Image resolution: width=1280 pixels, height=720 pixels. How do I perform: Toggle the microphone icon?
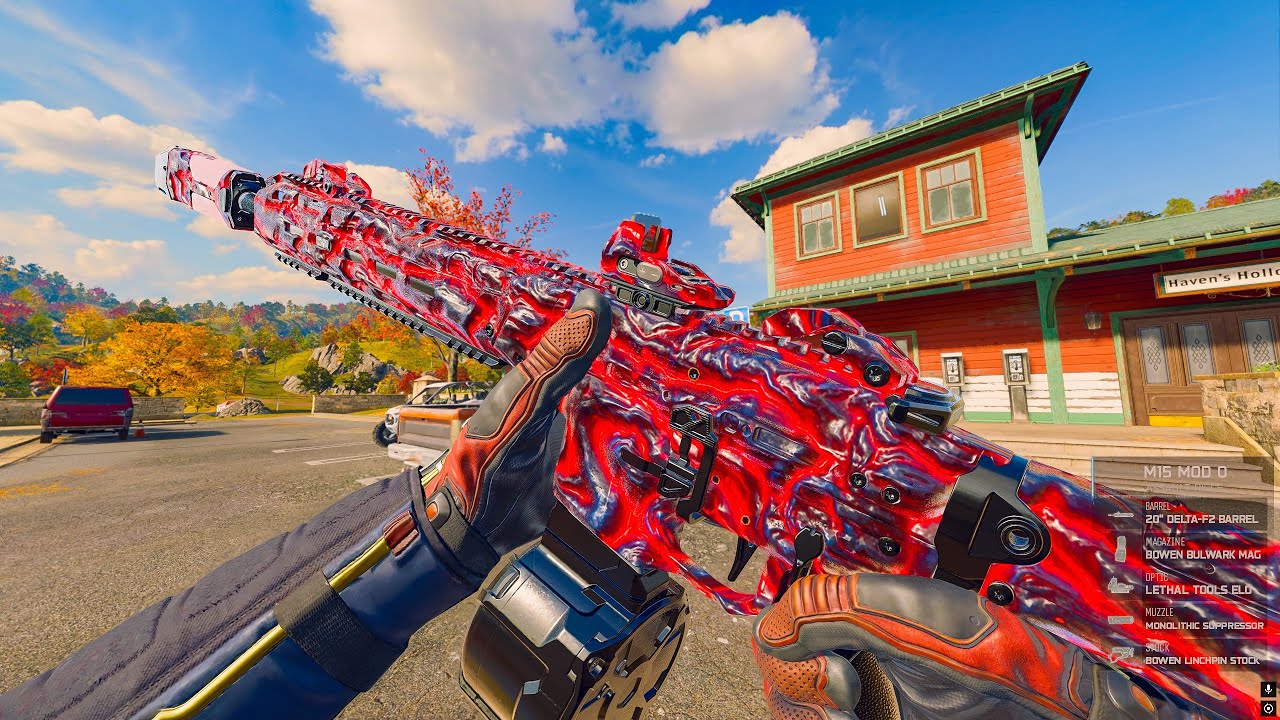[1268, 689]
